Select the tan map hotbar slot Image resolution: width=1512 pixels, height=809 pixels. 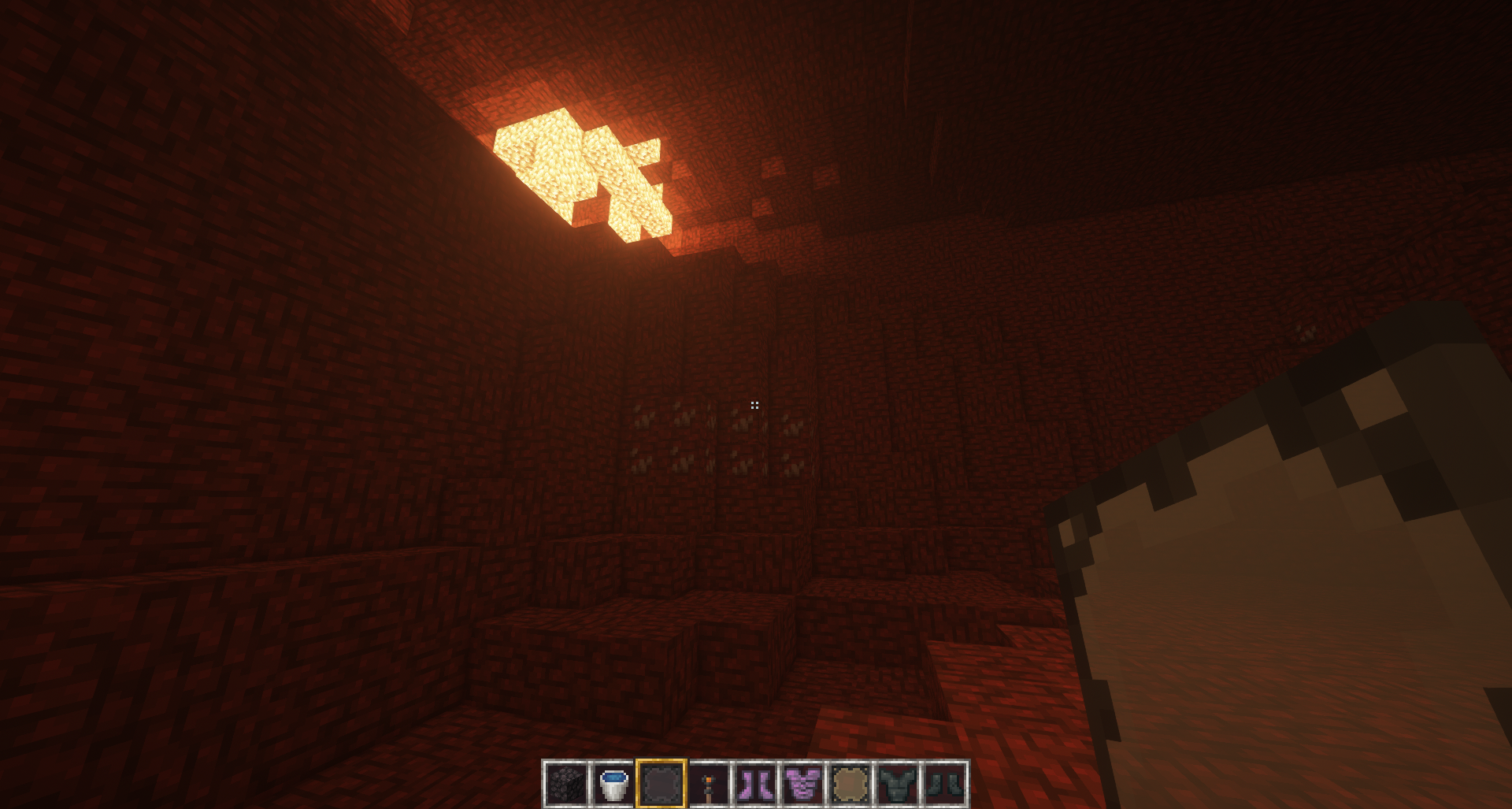click(850, 784)
